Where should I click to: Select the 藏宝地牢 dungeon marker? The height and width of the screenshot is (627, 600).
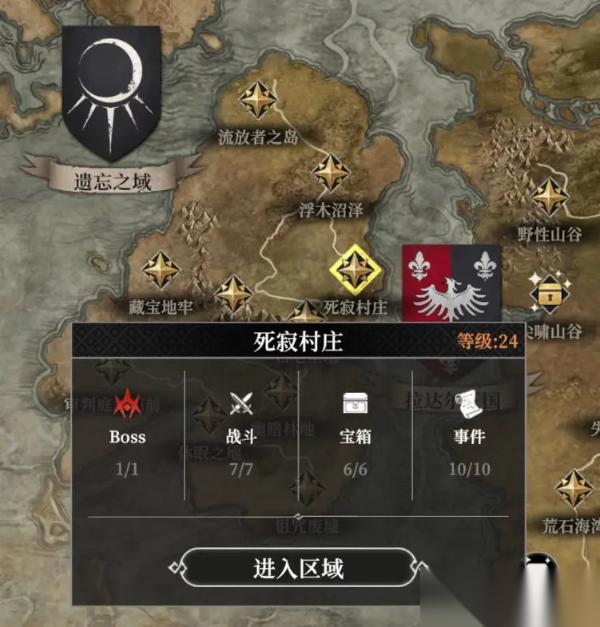point(161,270)
